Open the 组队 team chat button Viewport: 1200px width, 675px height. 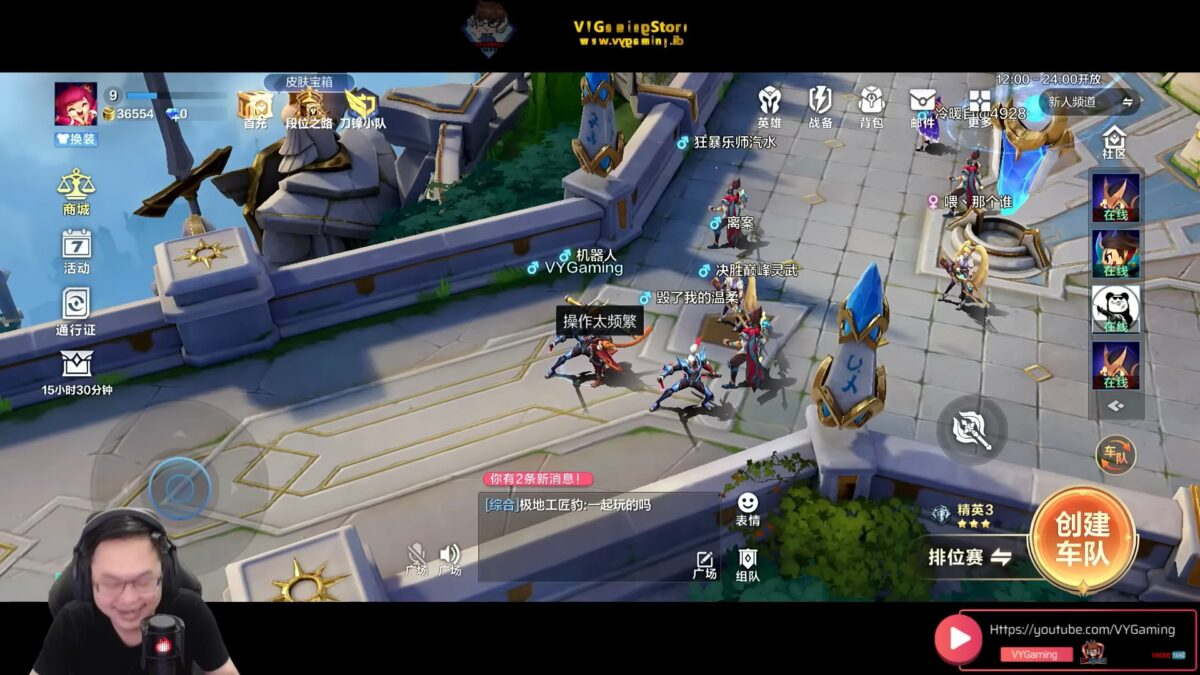click(x=747, y=565)
